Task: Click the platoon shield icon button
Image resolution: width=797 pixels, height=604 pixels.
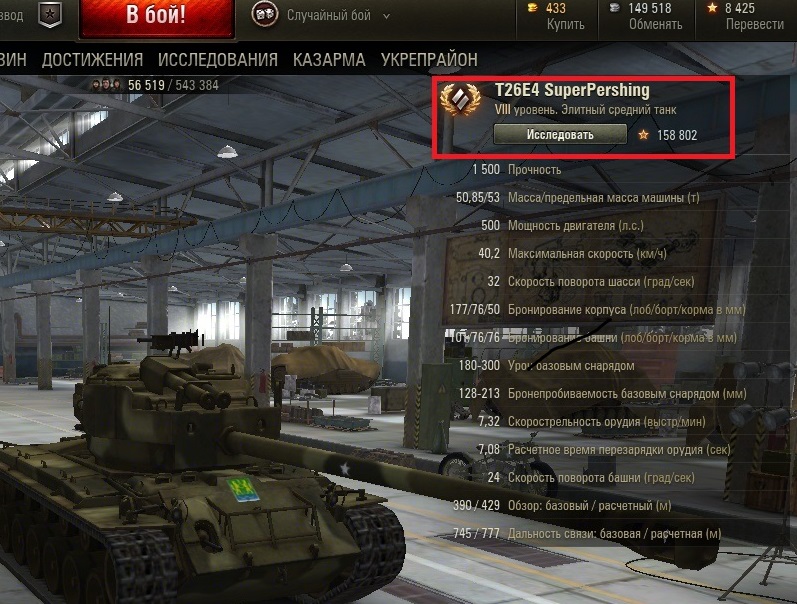Action: tap(47, 16)
